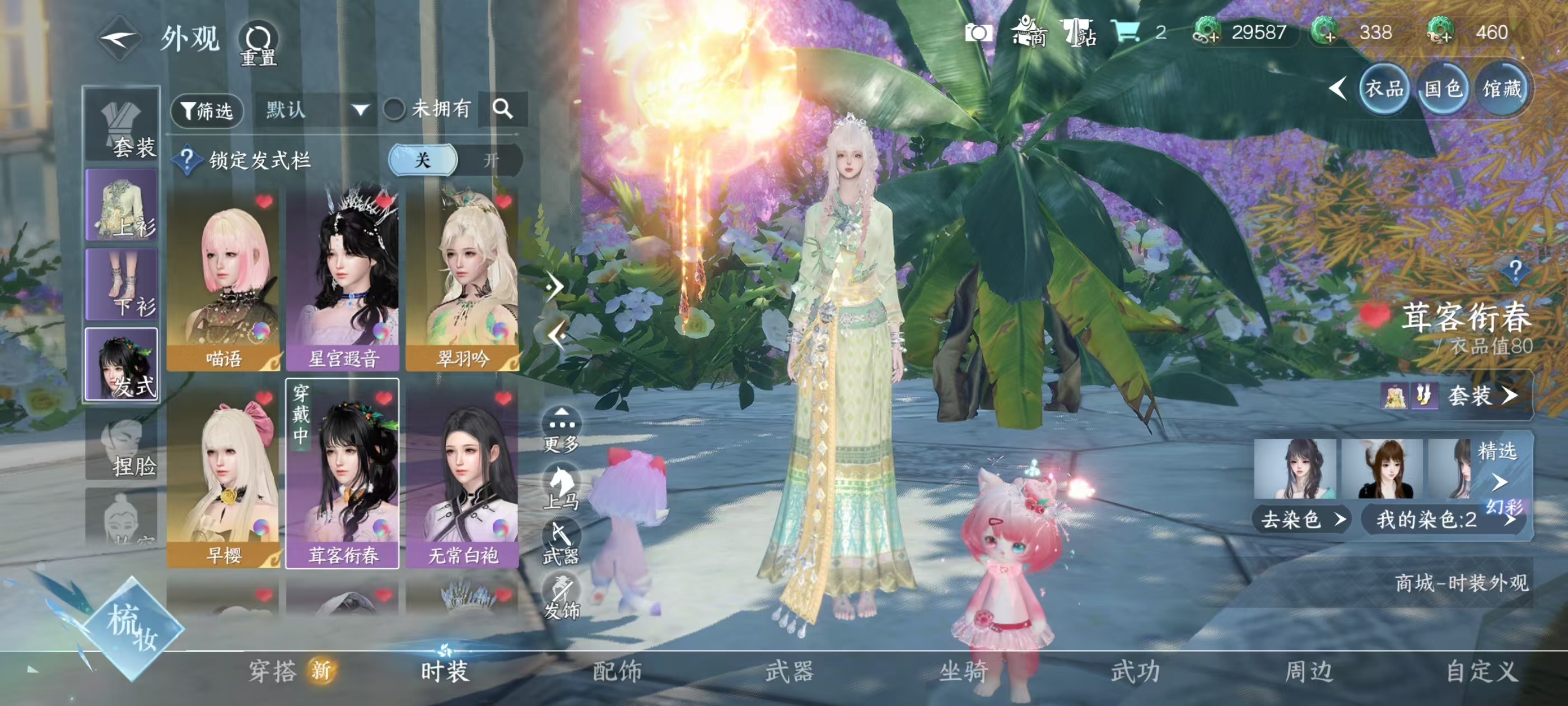Open the shopping cart
Screen dimensions: 1568x706
click(1125, 31)
